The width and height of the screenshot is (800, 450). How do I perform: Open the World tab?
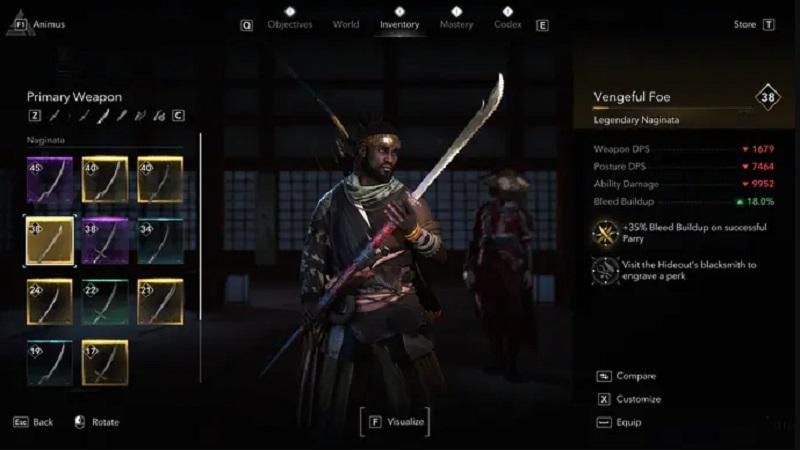(345, 24)
